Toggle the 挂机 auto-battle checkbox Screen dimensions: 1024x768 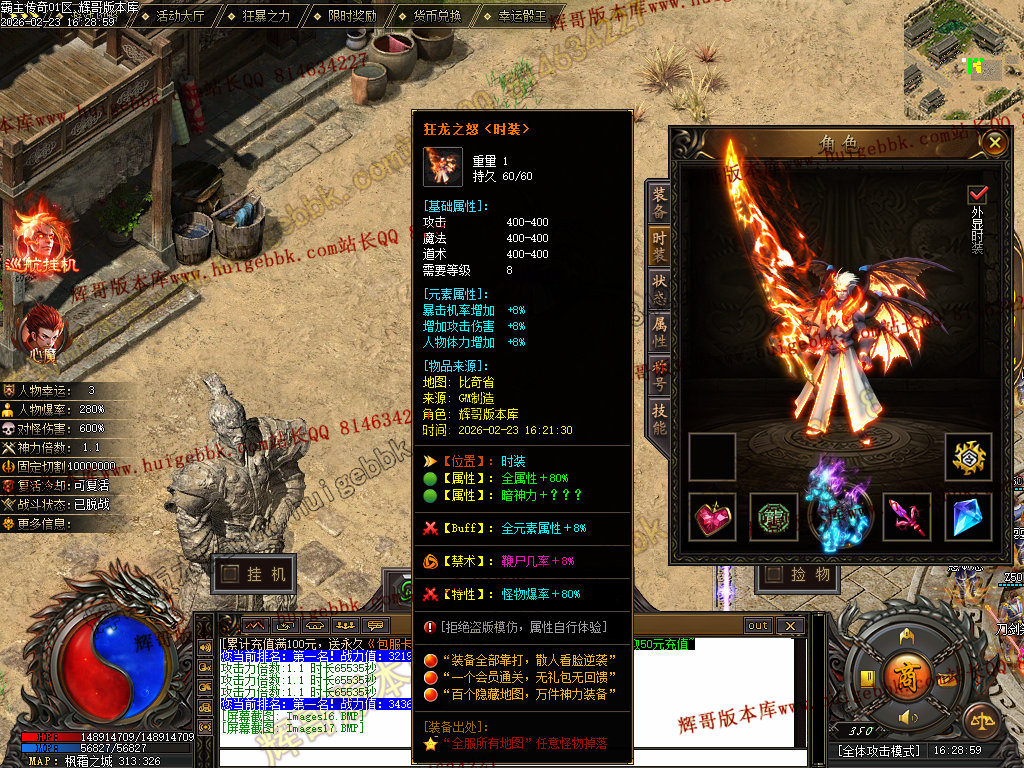tap(231, 574)
